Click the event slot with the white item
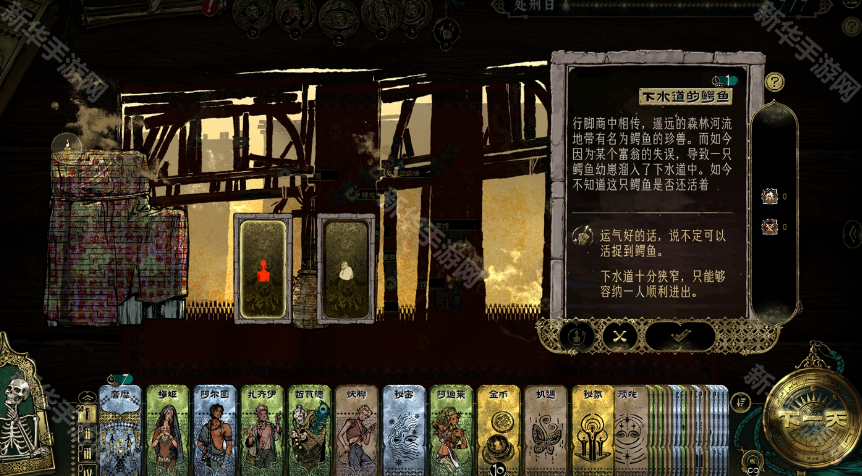862x476 pixels. [x=346, y=268]
